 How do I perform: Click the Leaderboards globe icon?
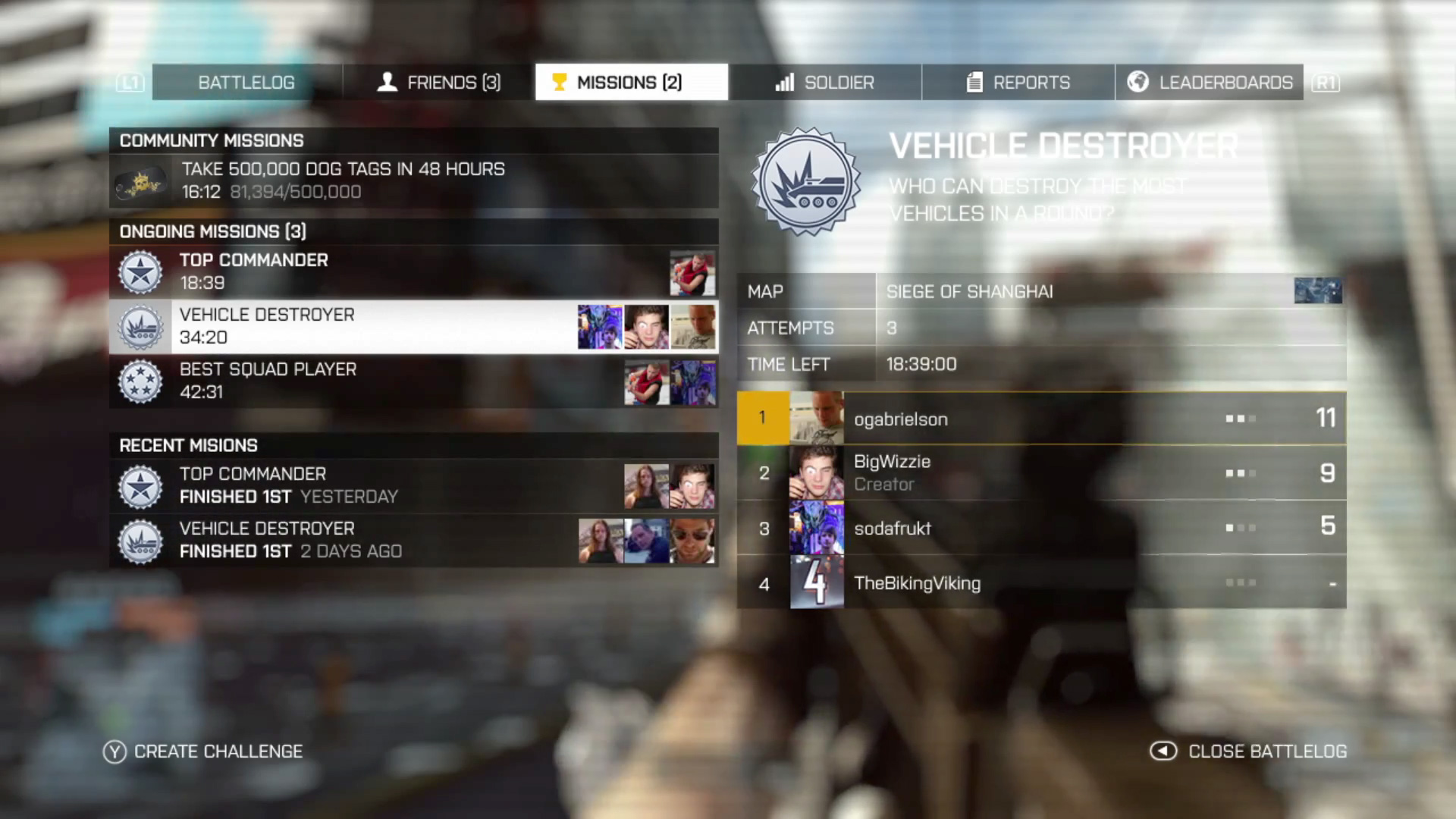coord(1137,81)
